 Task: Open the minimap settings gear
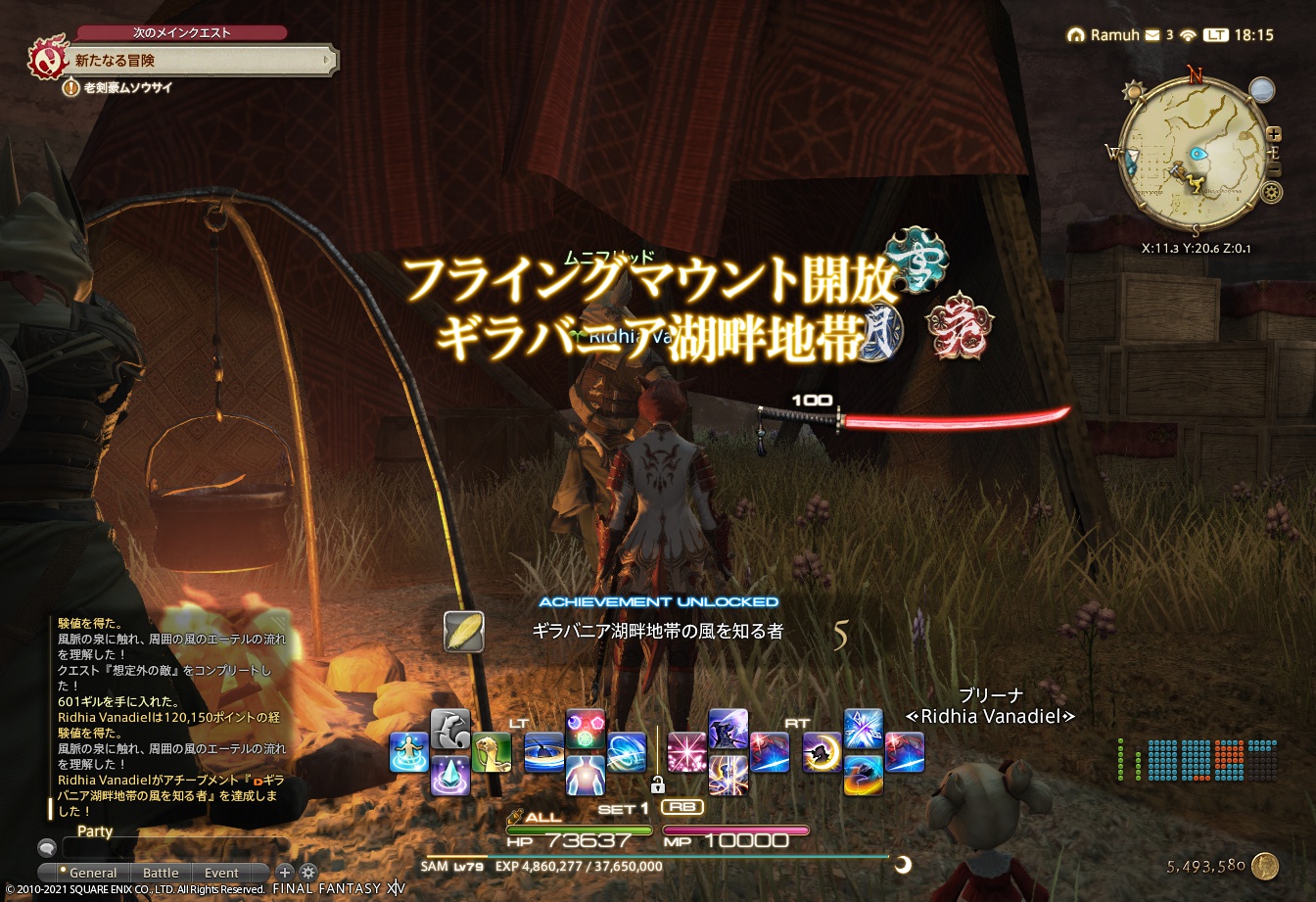[1271, 190]
